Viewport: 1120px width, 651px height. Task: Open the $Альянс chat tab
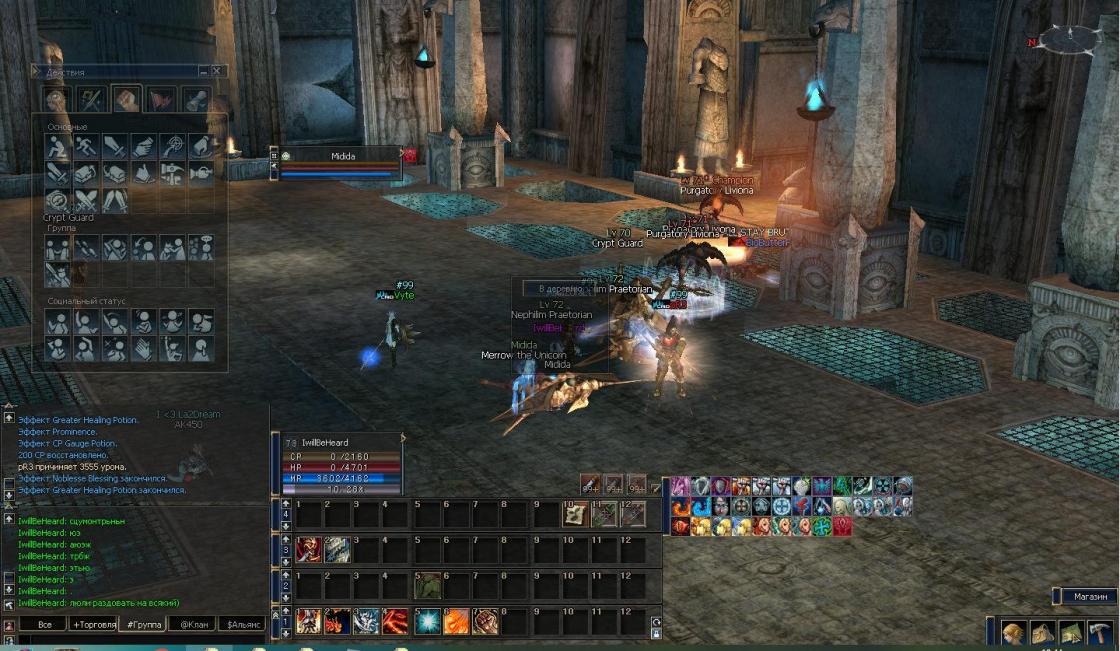[242, 624]
